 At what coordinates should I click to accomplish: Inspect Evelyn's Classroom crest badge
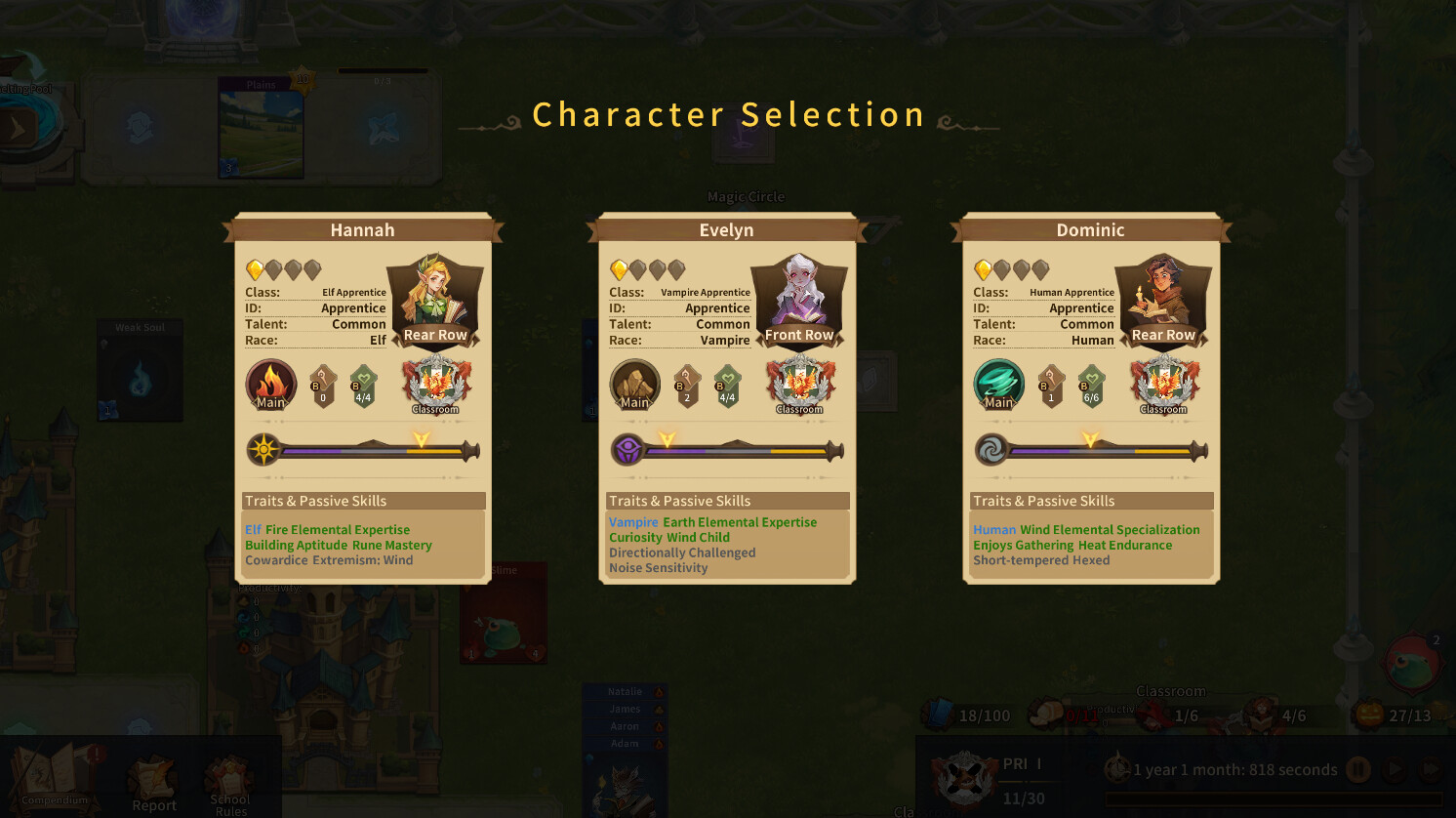point(800,384)
